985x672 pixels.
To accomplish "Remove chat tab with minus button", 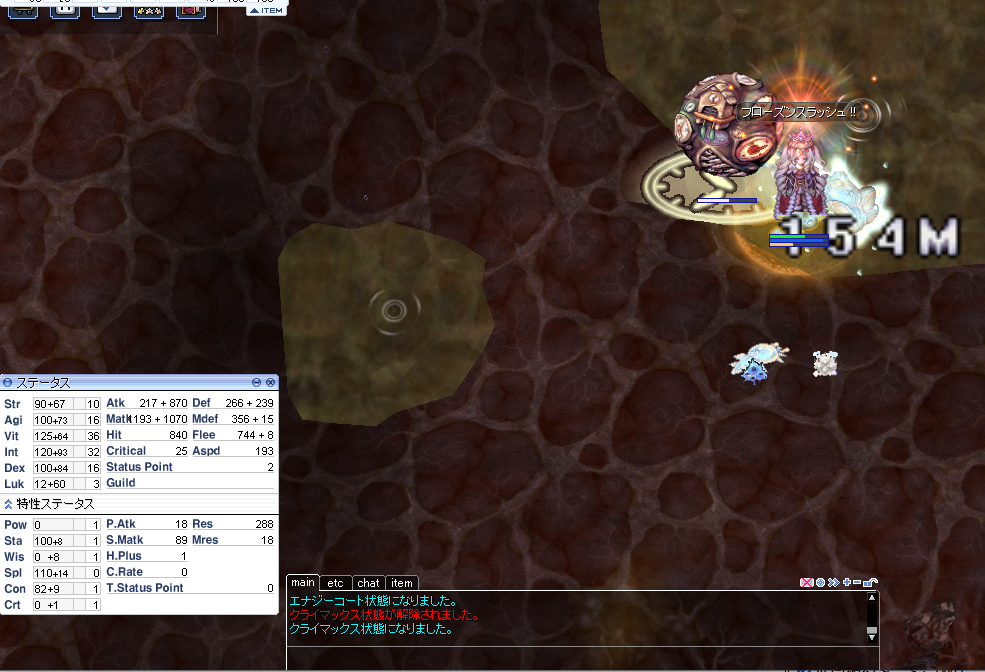I will click(857, 582).
